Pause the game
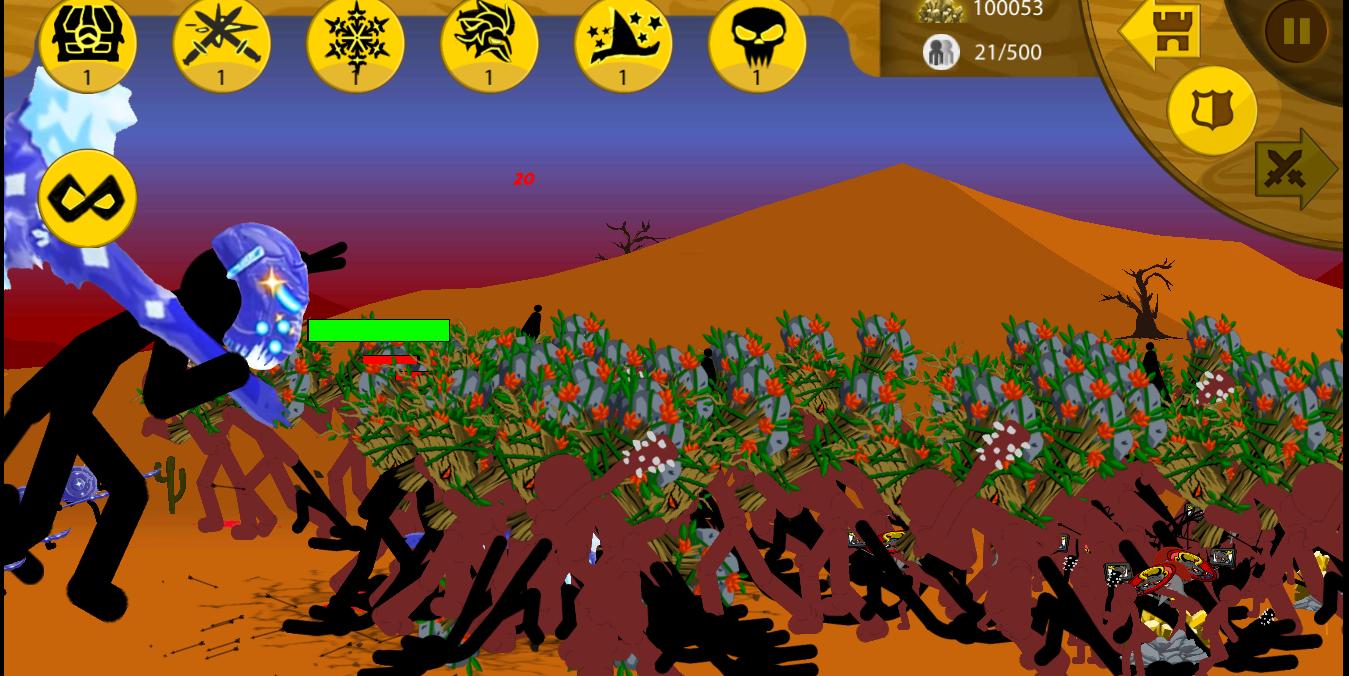Viewport: 1349px width, 676px height. tap(1296, 32)
